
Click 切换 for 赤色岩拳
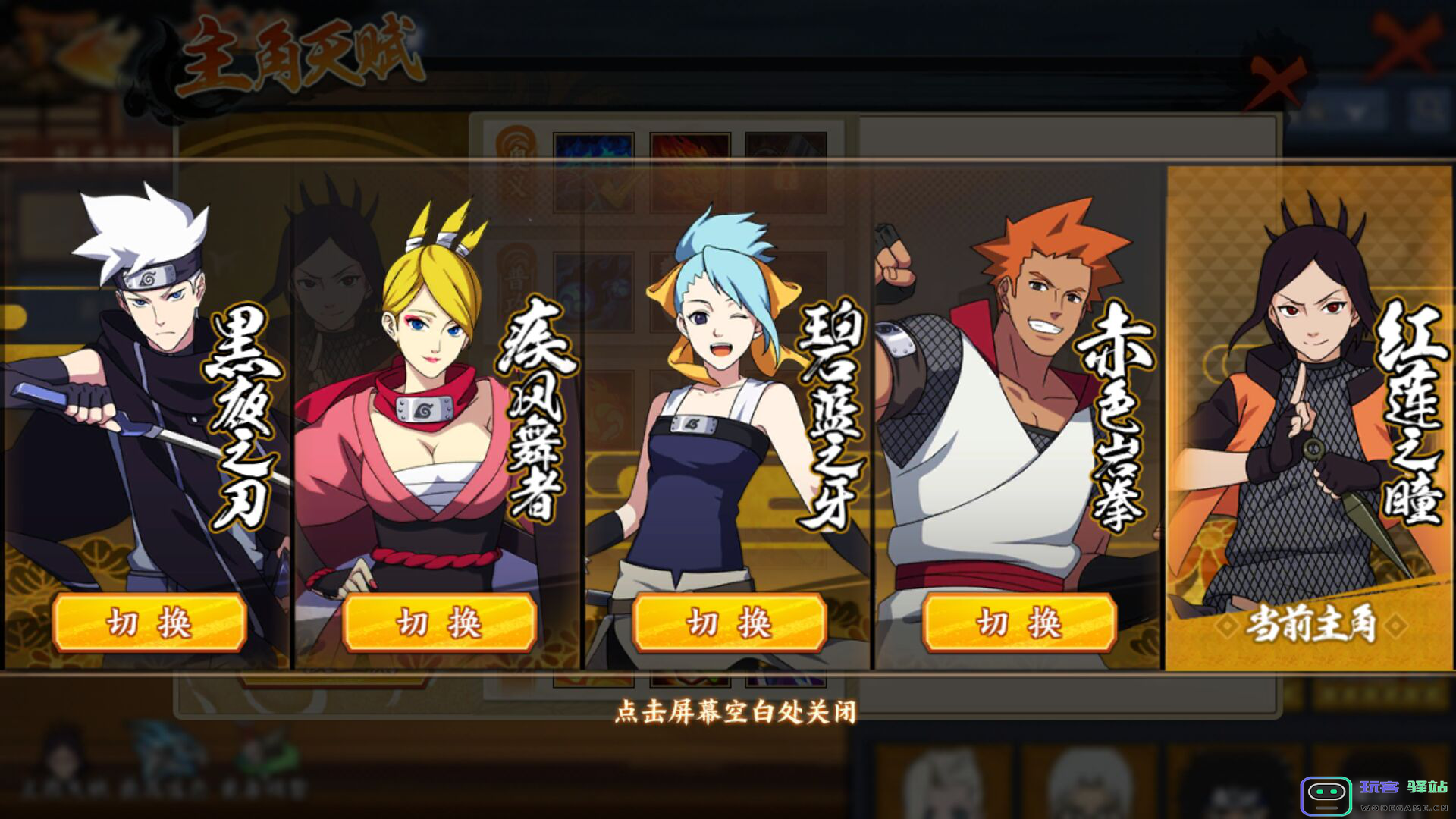pyautogui.click(x=1018, y=623)
